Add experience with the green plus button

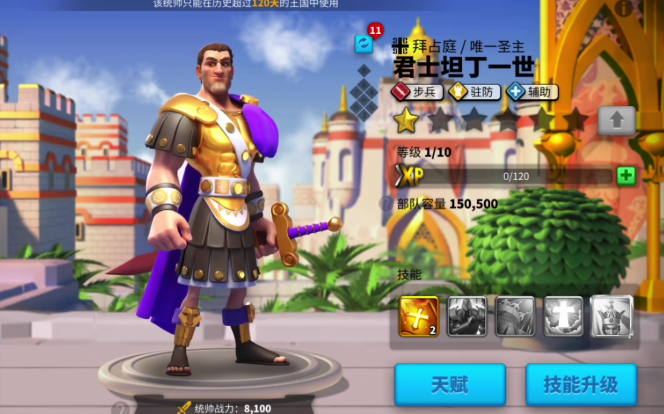pyautogui.click(x=626, y=176)
